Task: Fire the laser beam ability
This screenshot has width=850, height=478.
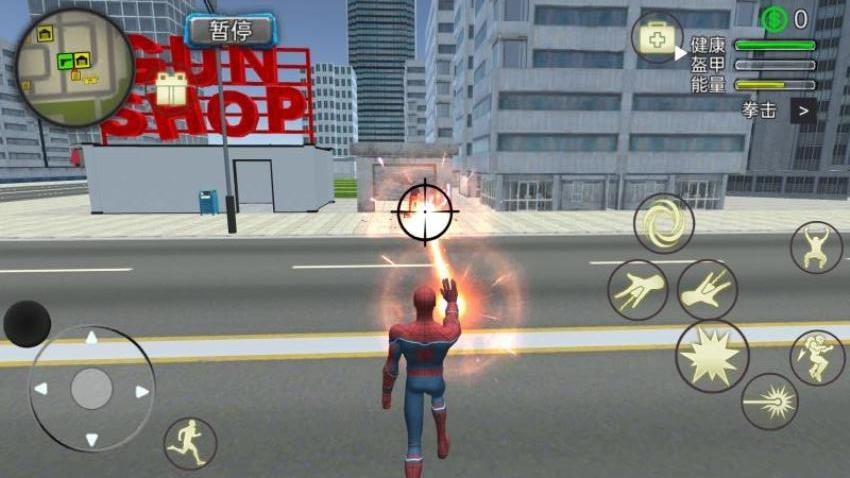Action: click(769, 401)
